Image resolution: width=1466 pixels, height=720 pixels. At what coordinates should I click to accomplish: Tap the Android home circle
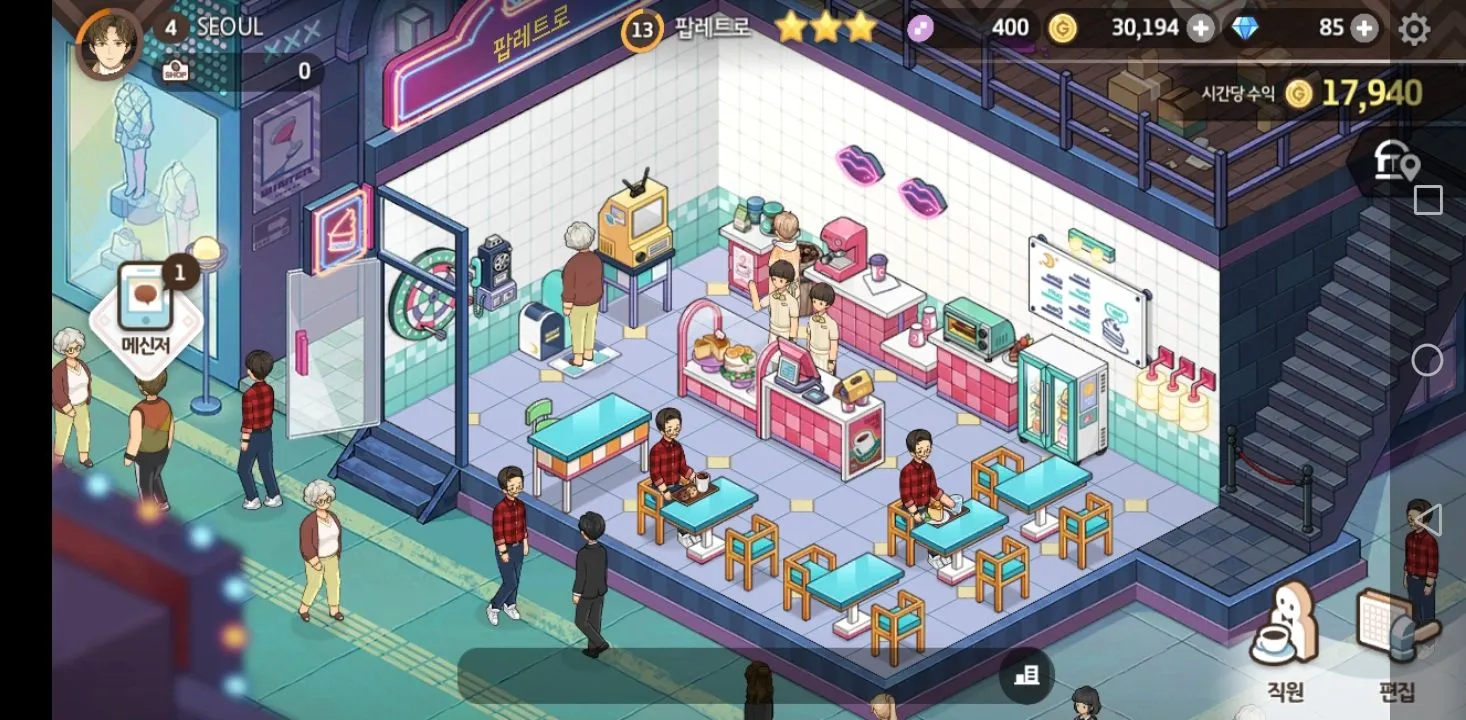[x=1428, y=360]
